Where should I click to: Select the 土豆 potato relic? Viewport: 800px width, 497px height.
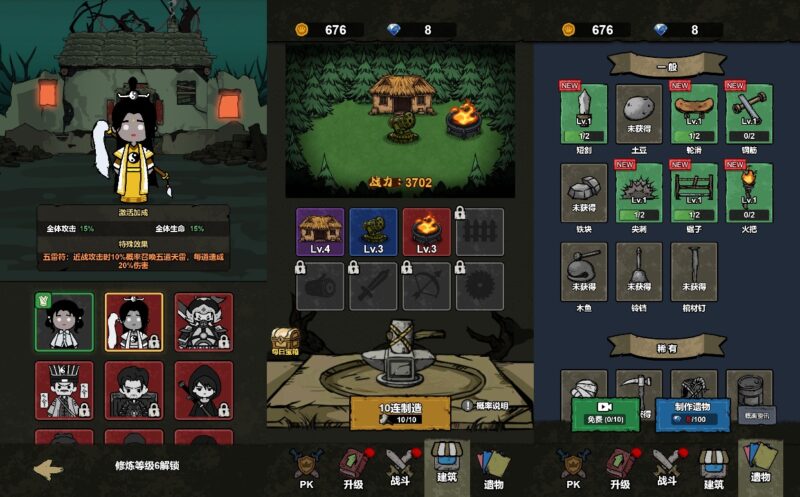[639, 112]
